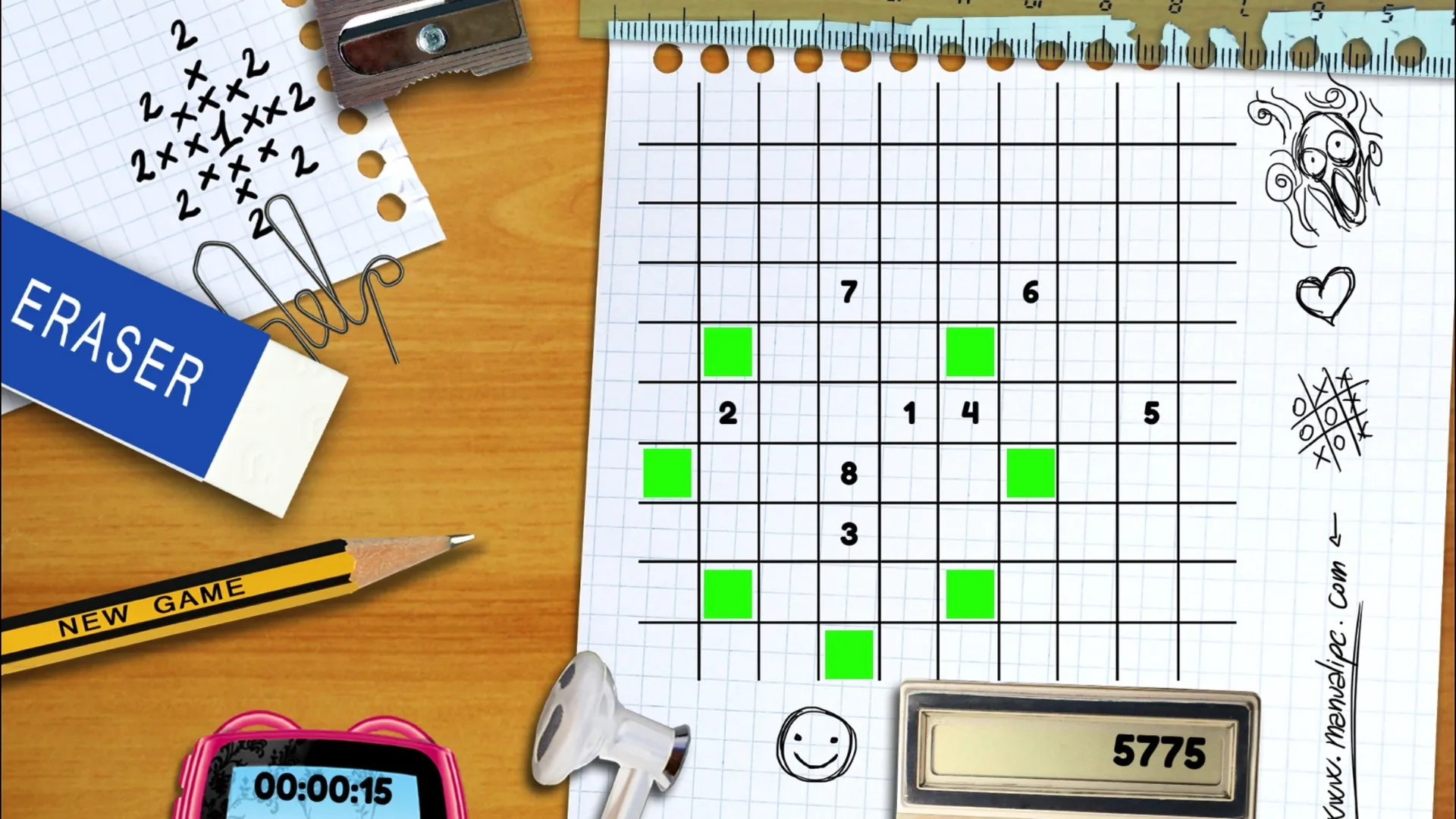Viewport: 1456px width, 819px height.
Task: Select the cell containing number 1
Action: point(908,413)
